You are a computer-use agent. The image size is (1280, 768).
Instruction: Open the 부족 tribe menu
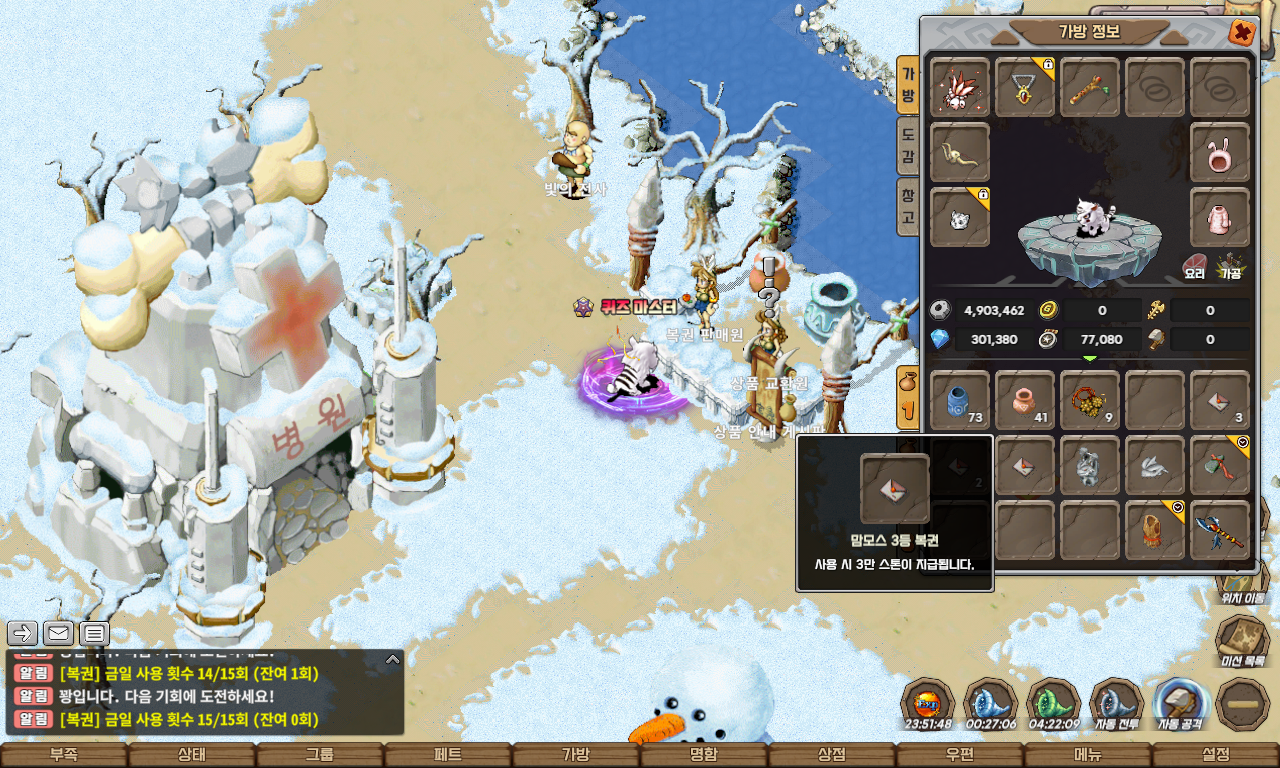[x=64, y=755]
